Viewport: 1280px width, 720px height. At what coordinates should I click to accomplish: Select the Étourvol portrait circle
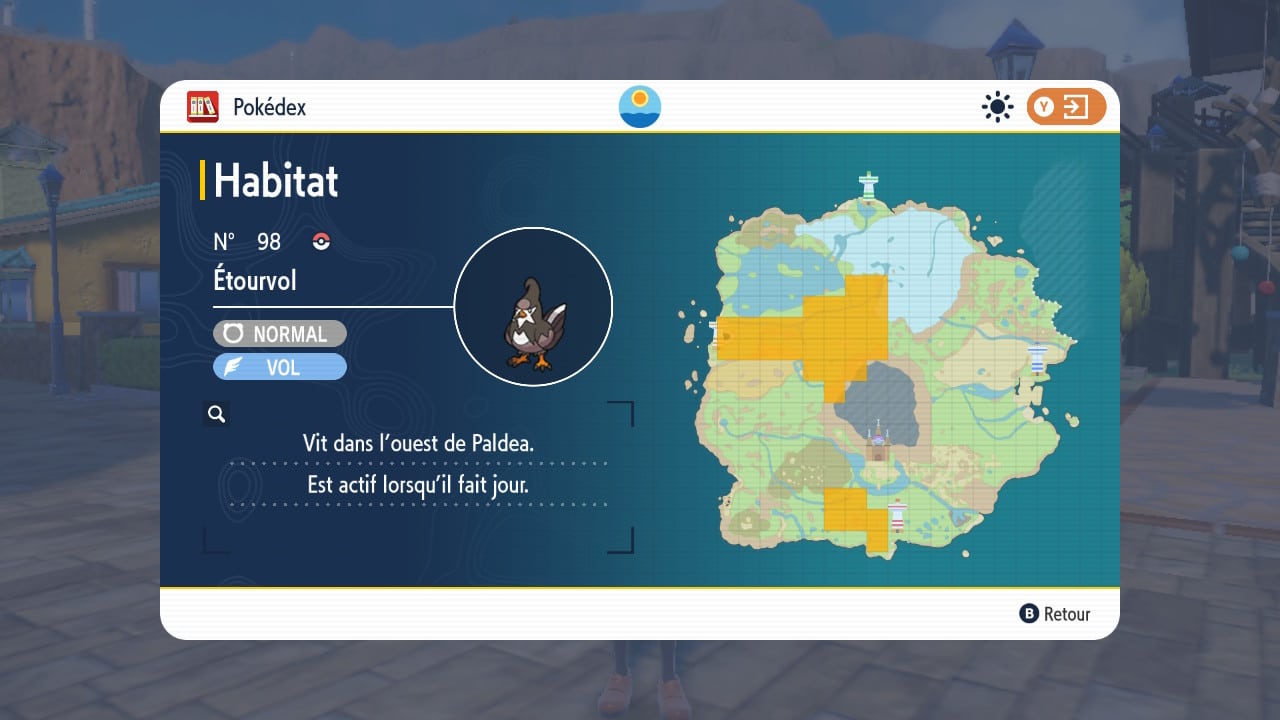(533, 306)
